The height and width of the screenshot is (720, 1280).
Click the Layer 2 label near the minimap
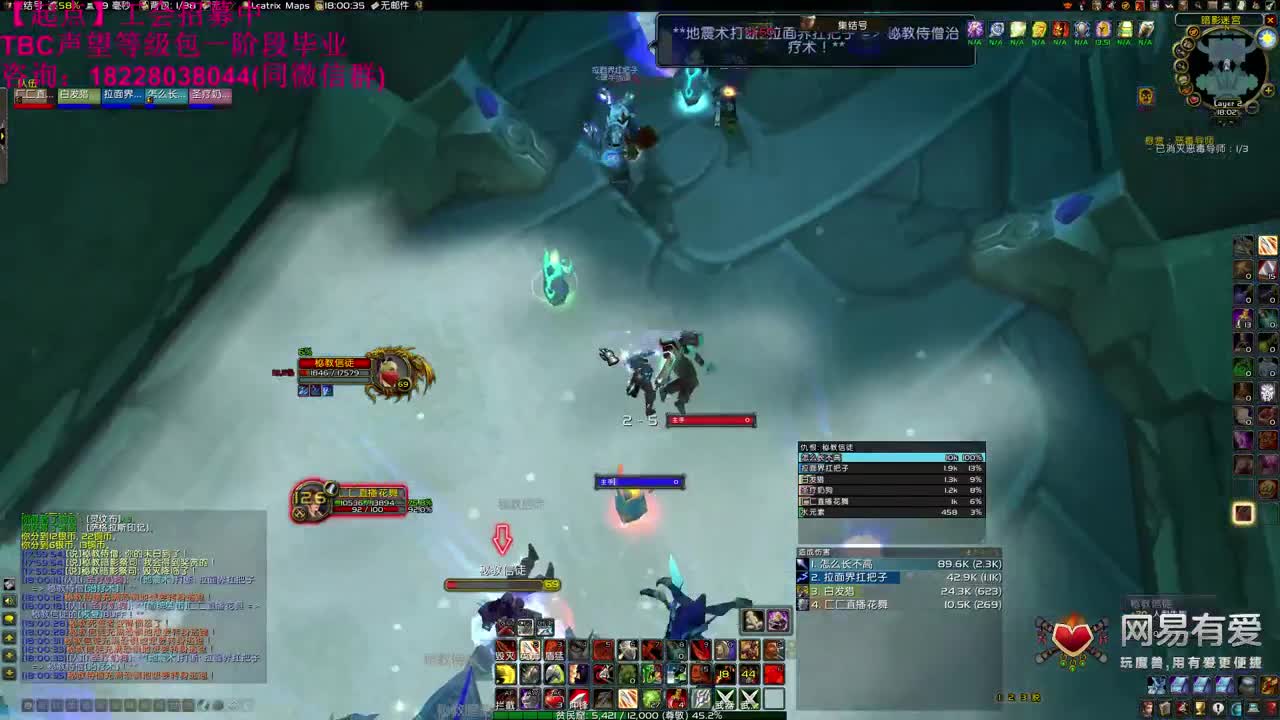point(1227,104)
